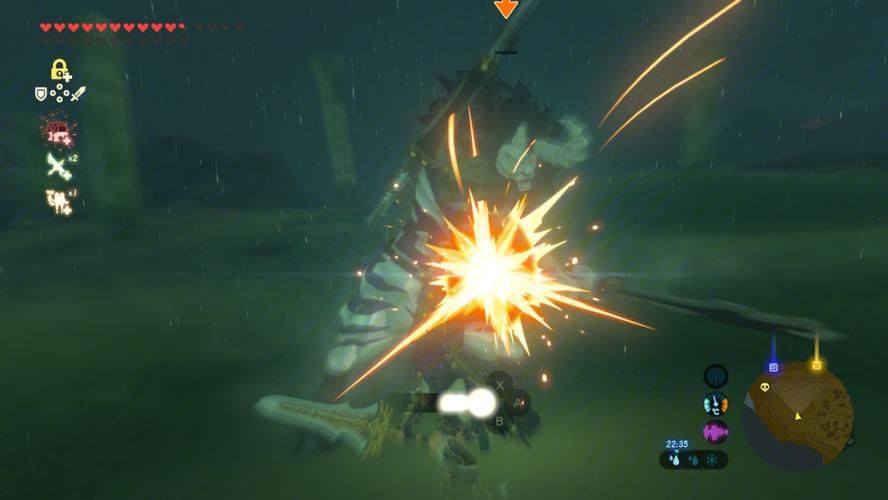This screenshot has width=888, height=500.
Task: Click the circular minimap
Action: pyautogui.click(x=797, y=414)
